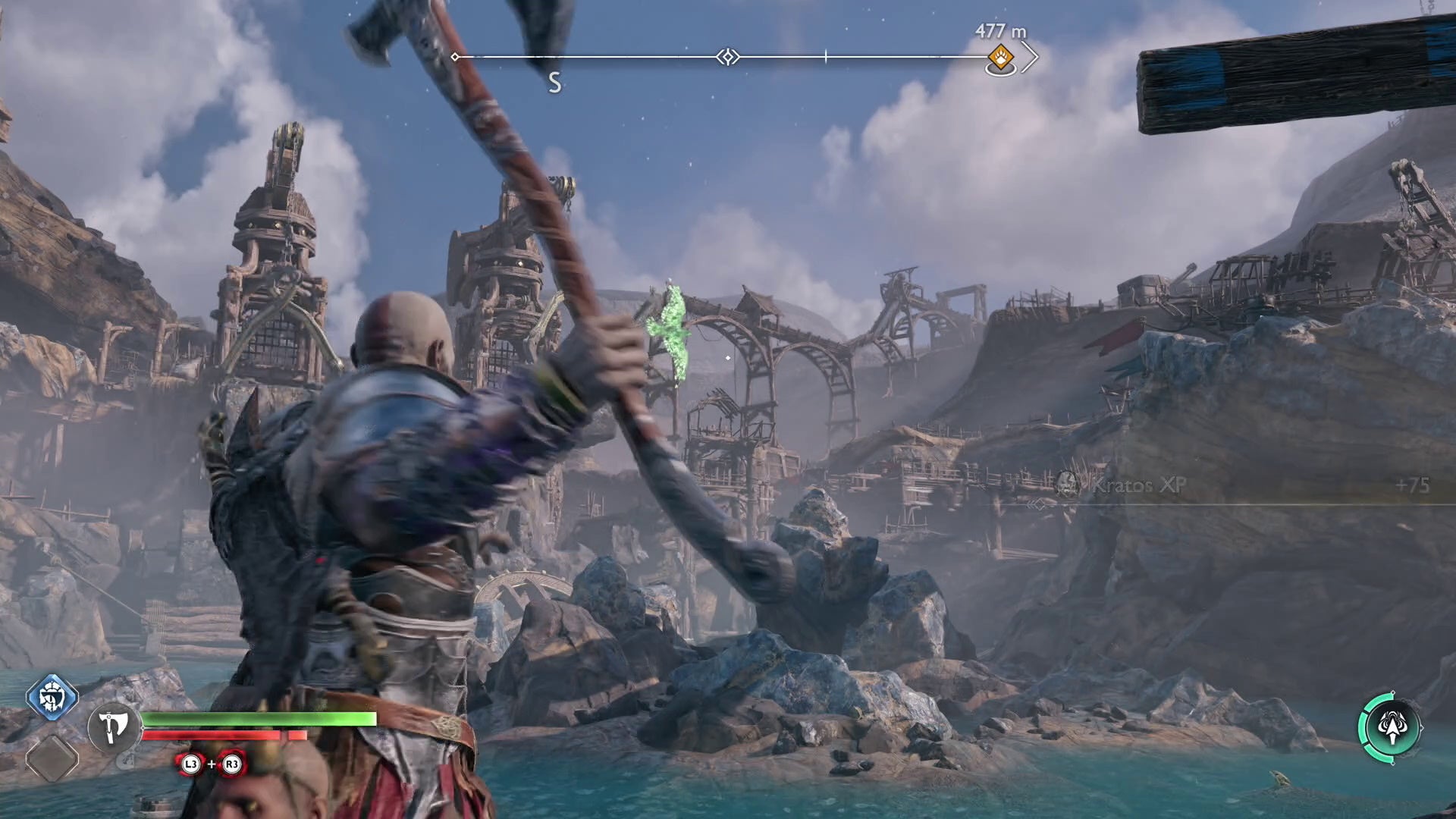Click the diamond waypoint marker on compass

coord(728,57)
